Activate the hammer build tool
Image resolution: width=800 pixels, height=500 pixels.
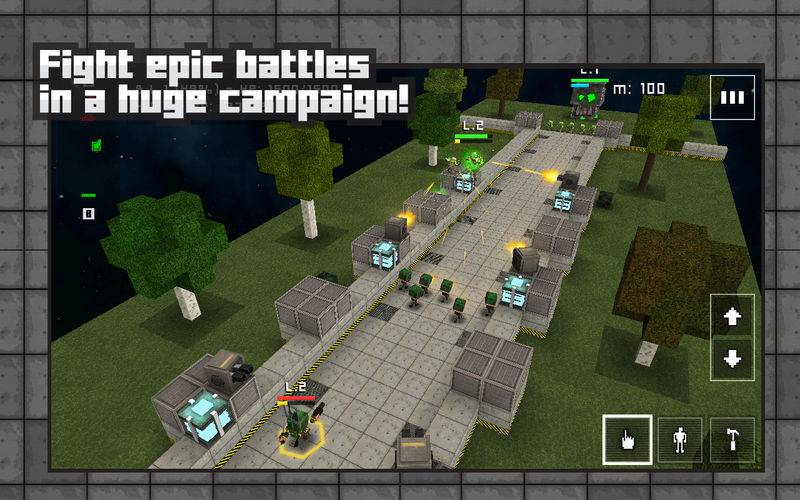tap(732, 439)
